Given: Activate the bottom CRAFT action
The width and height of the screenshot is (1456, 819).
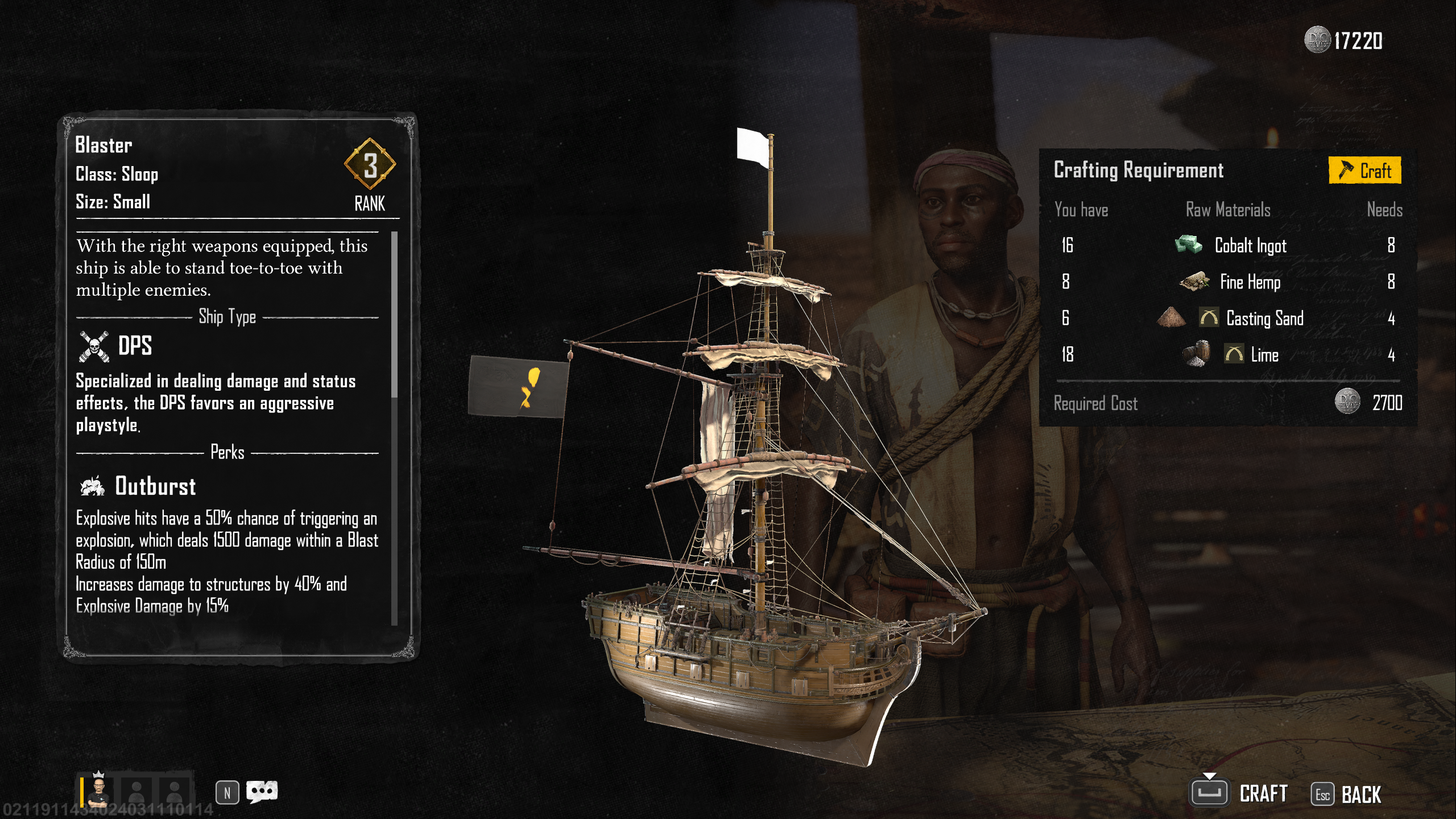Looking at the screenshot, I should pyautogui.click(x=1240, y=793).
